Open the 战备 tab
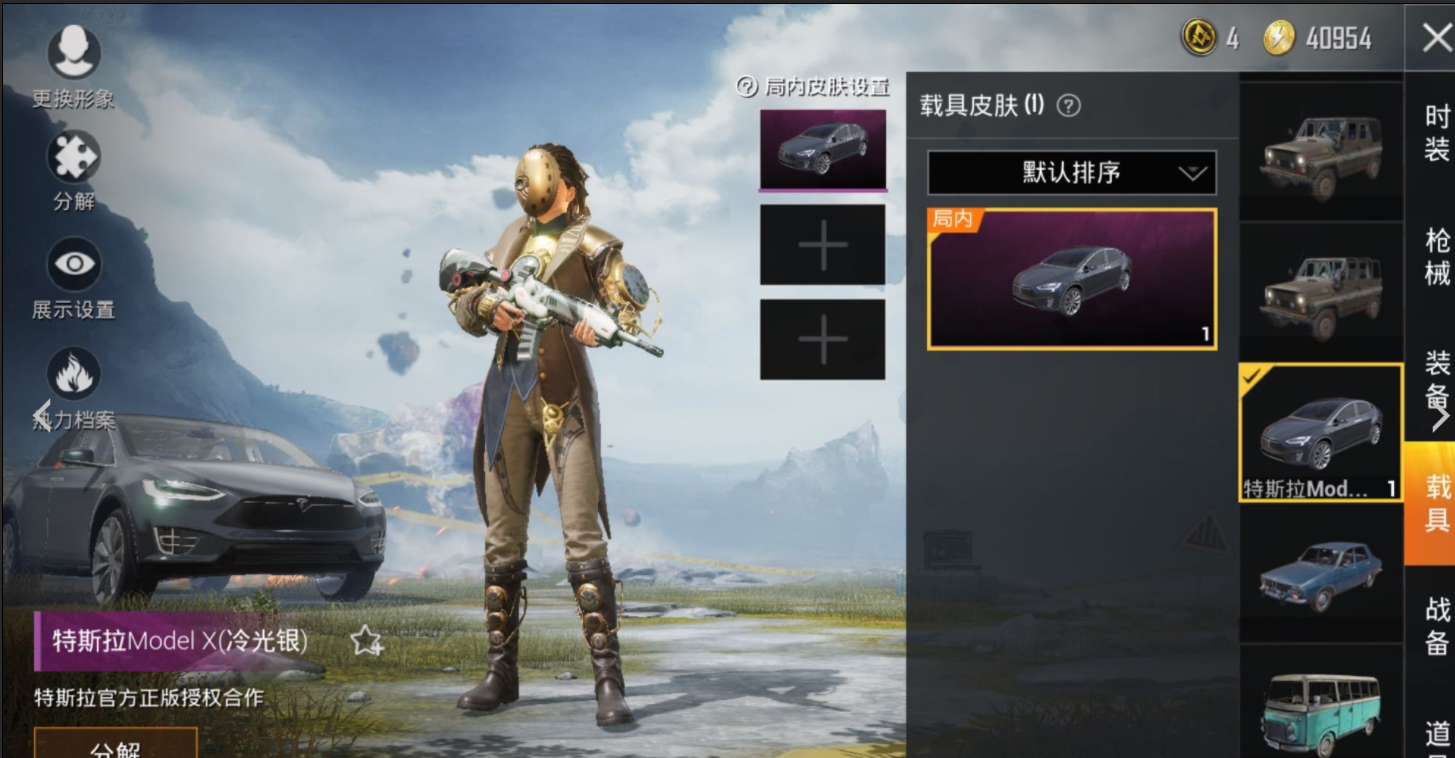Screen dimensions: 1455x758 click(1437, 624)
